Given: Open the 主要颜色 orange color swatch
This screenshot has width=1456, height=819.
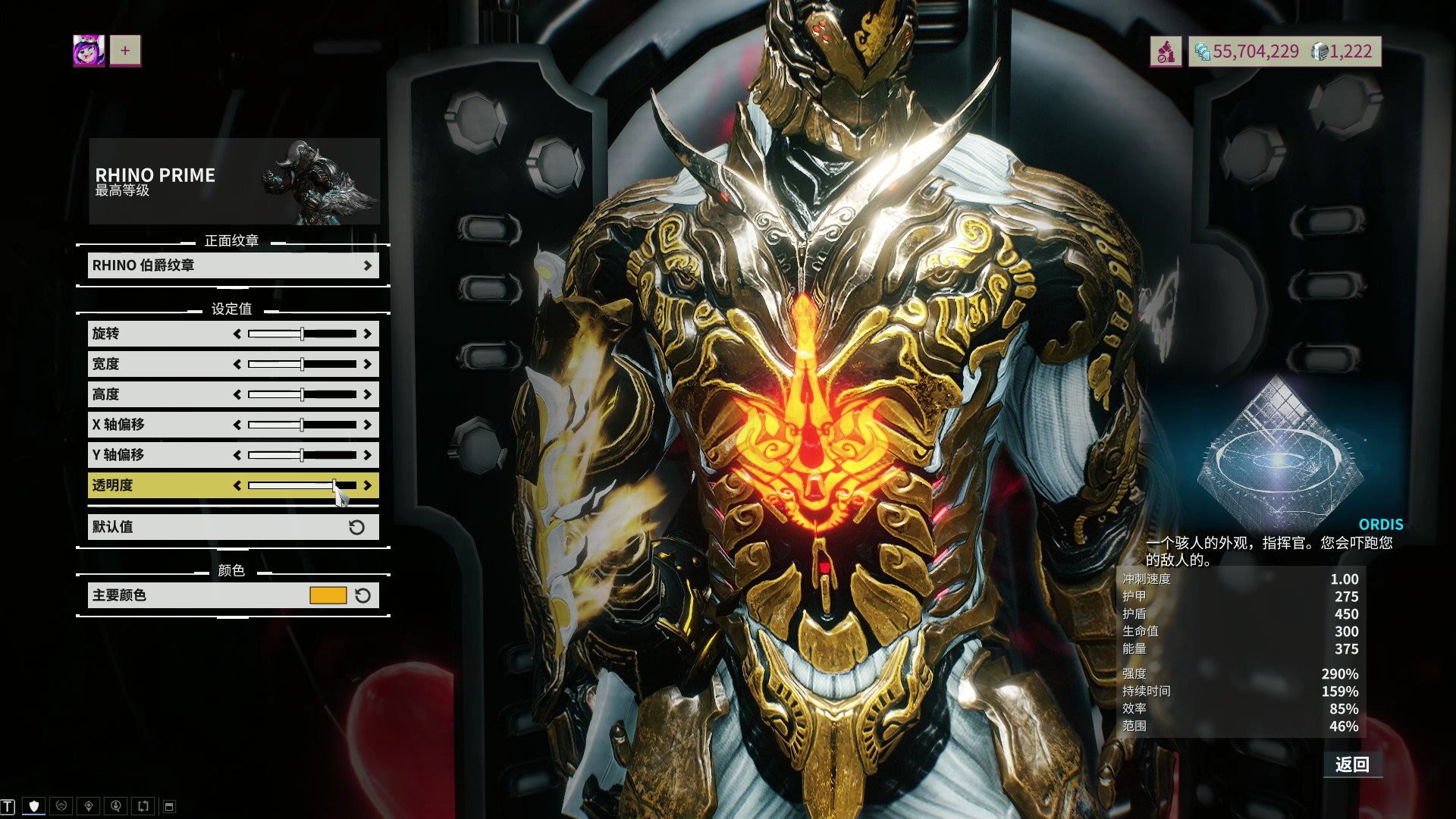Looking at the screenshot, I should [328, 595].
